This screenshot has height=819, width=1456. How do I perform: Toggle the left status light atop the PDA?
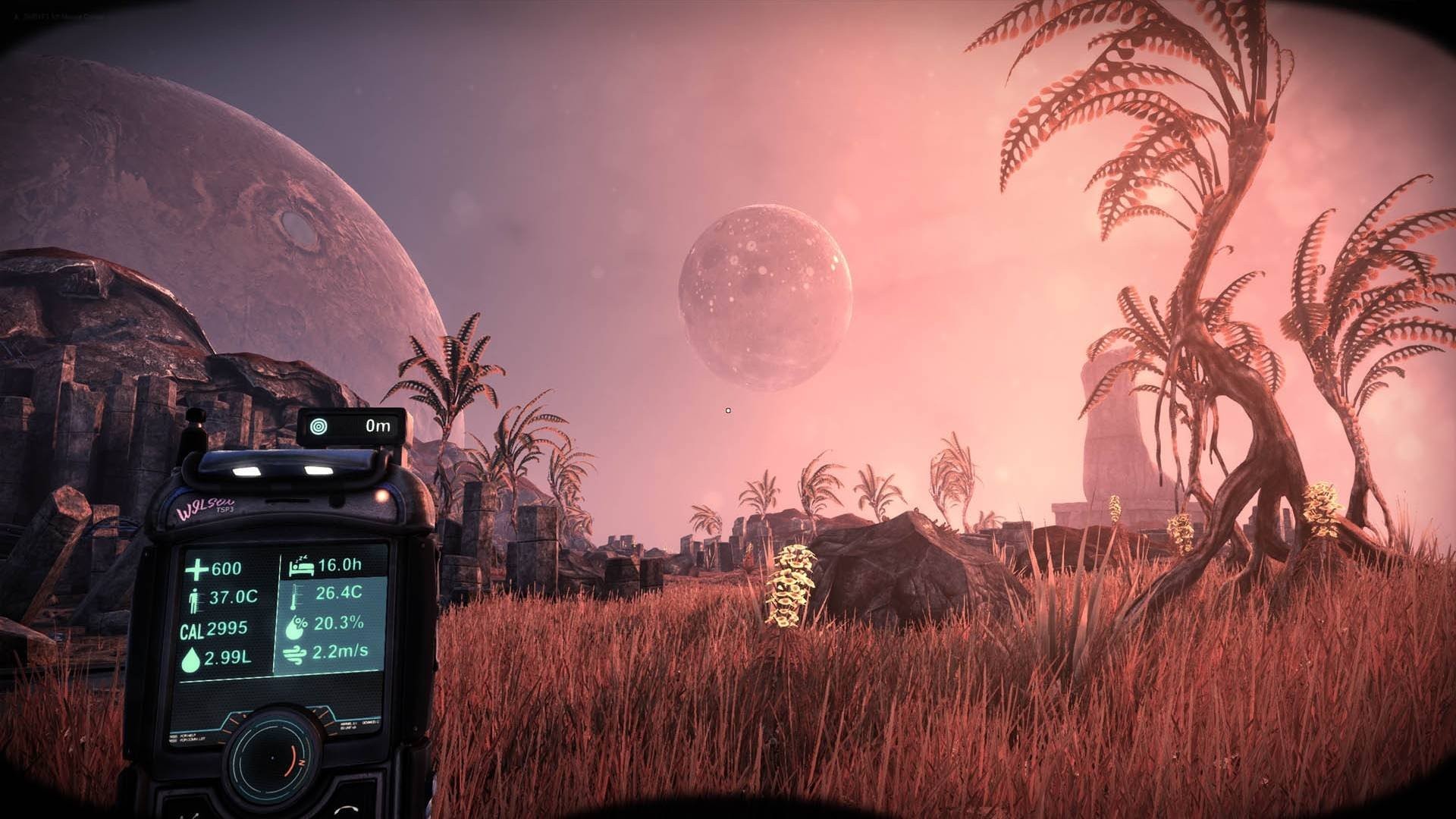click(246, 470)
